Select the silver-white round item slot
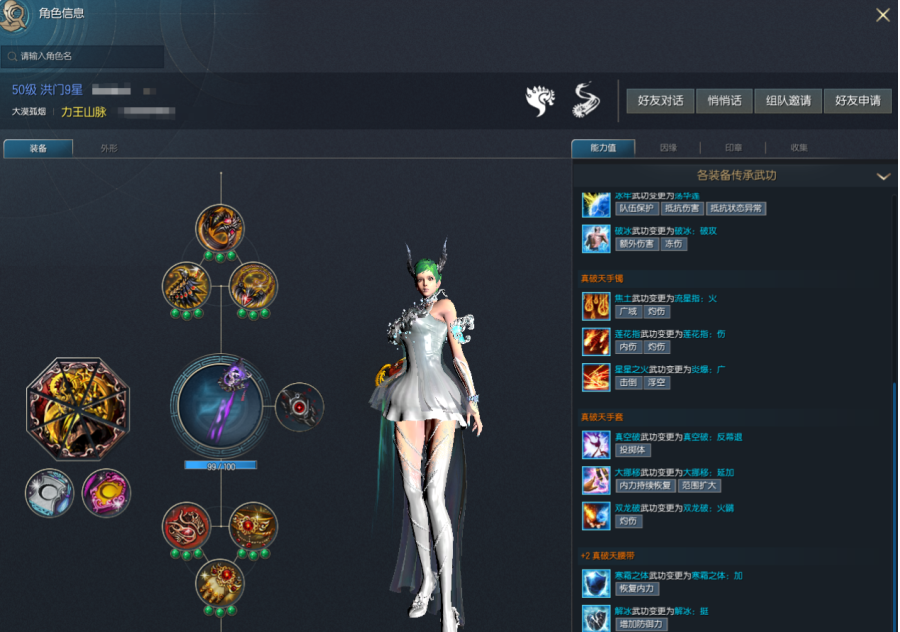This screenshot has width=900, height=632. click(49, 493)
